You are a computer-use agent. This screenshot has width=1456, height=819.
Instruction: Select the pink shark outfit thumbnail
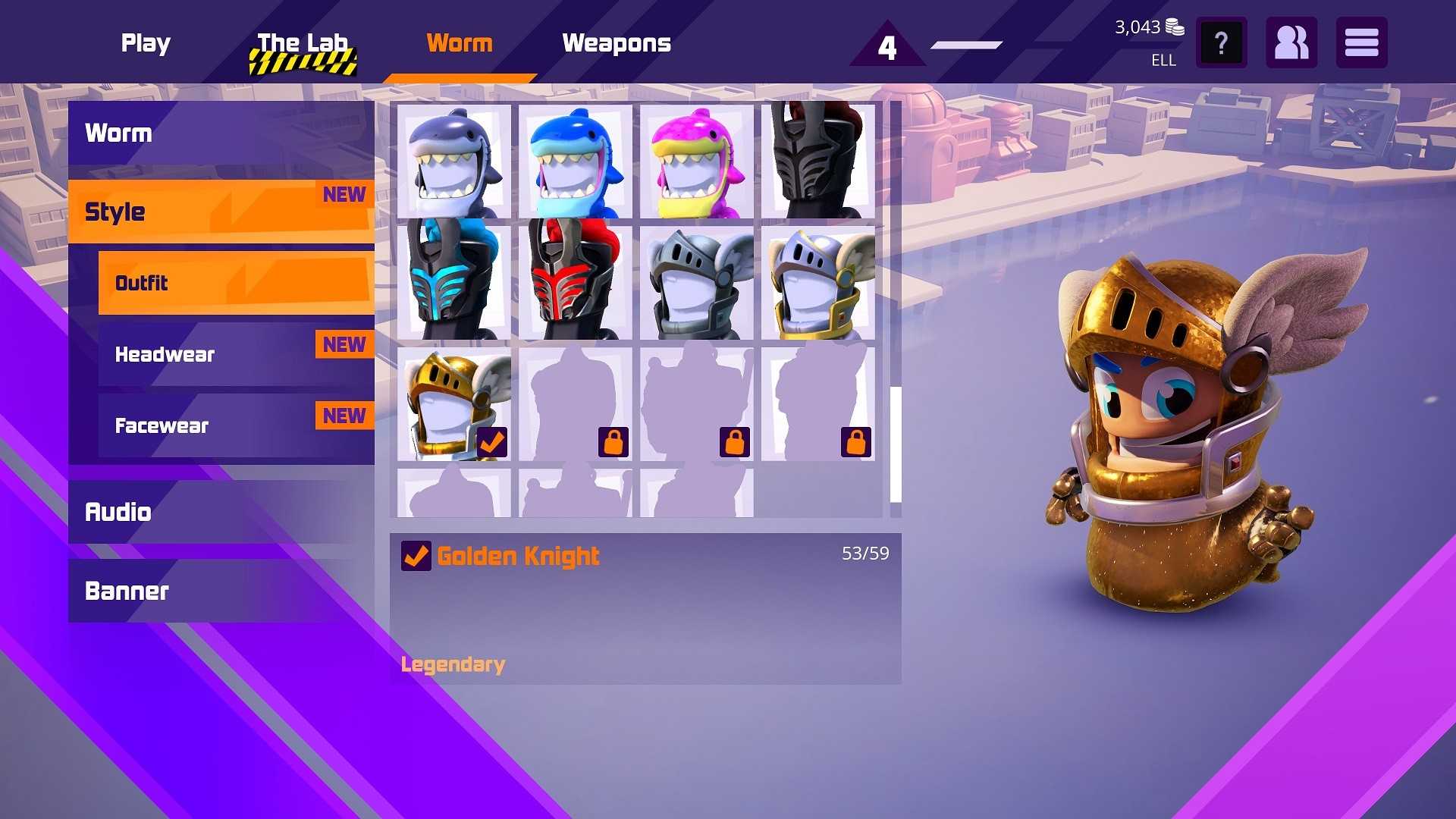pos(695,161)
